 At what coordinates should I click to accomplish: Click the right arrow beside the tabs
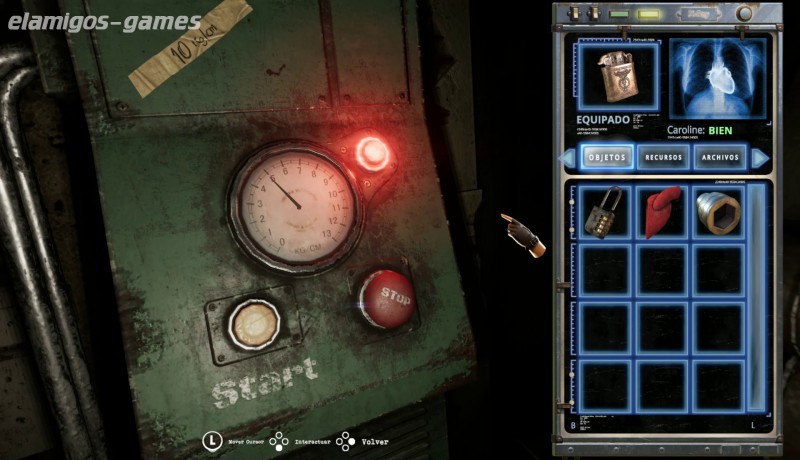[759, 158]
